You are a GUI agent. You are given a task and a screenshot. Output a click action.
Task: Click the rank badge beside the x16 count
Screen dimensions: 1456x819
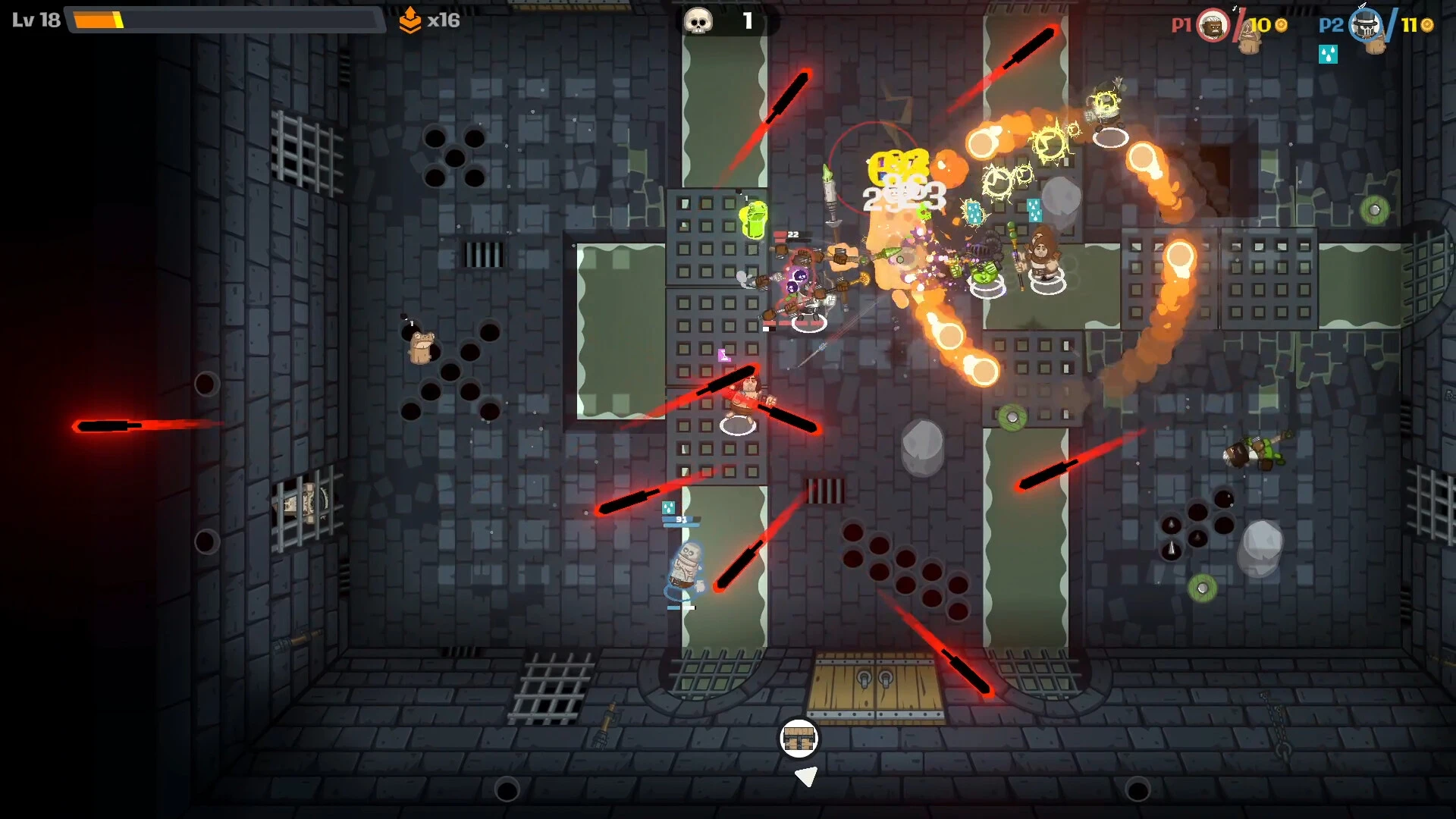point(410,21)
